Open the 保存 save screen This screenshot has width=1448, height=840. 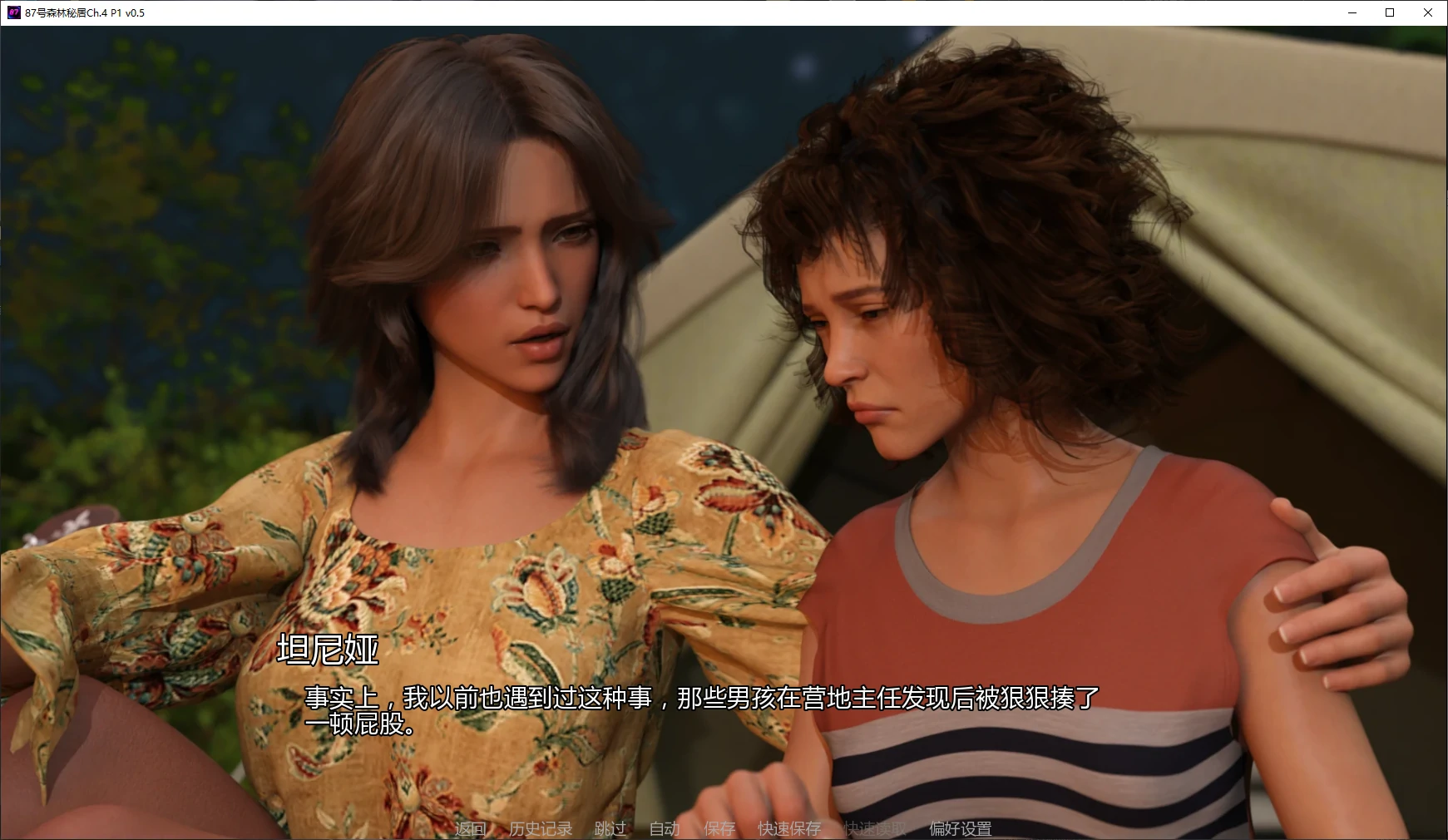click(719, 828)
